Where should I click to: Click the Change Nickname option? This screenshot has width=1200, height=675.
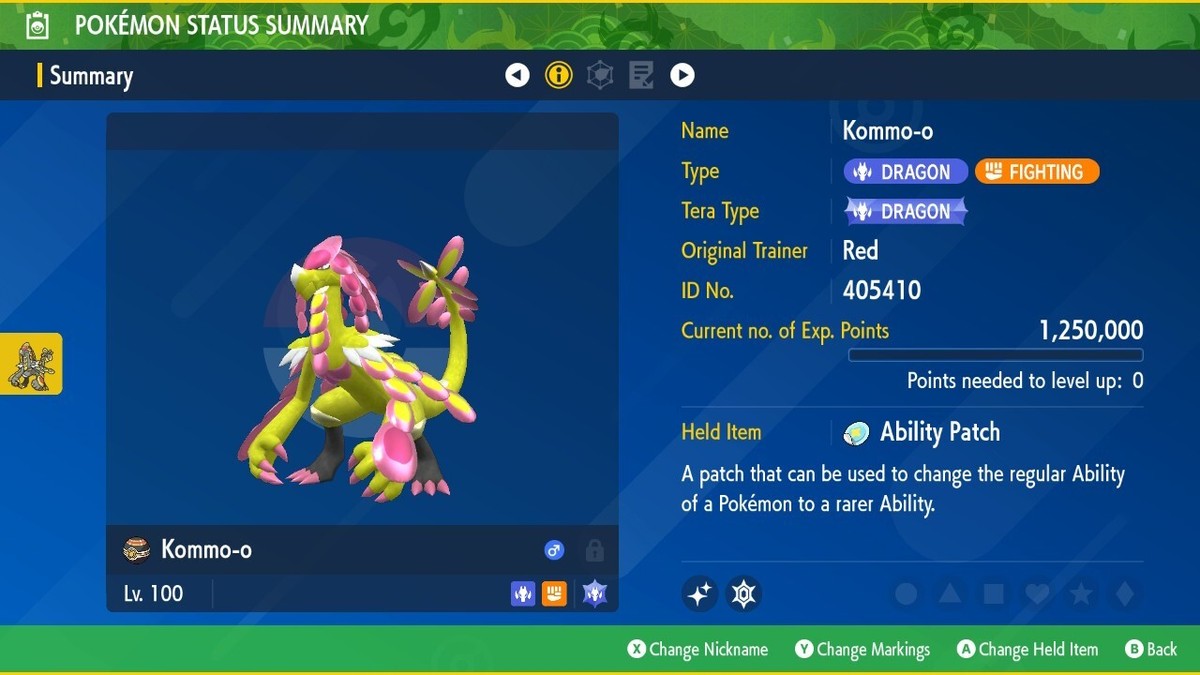click(698, 650)
